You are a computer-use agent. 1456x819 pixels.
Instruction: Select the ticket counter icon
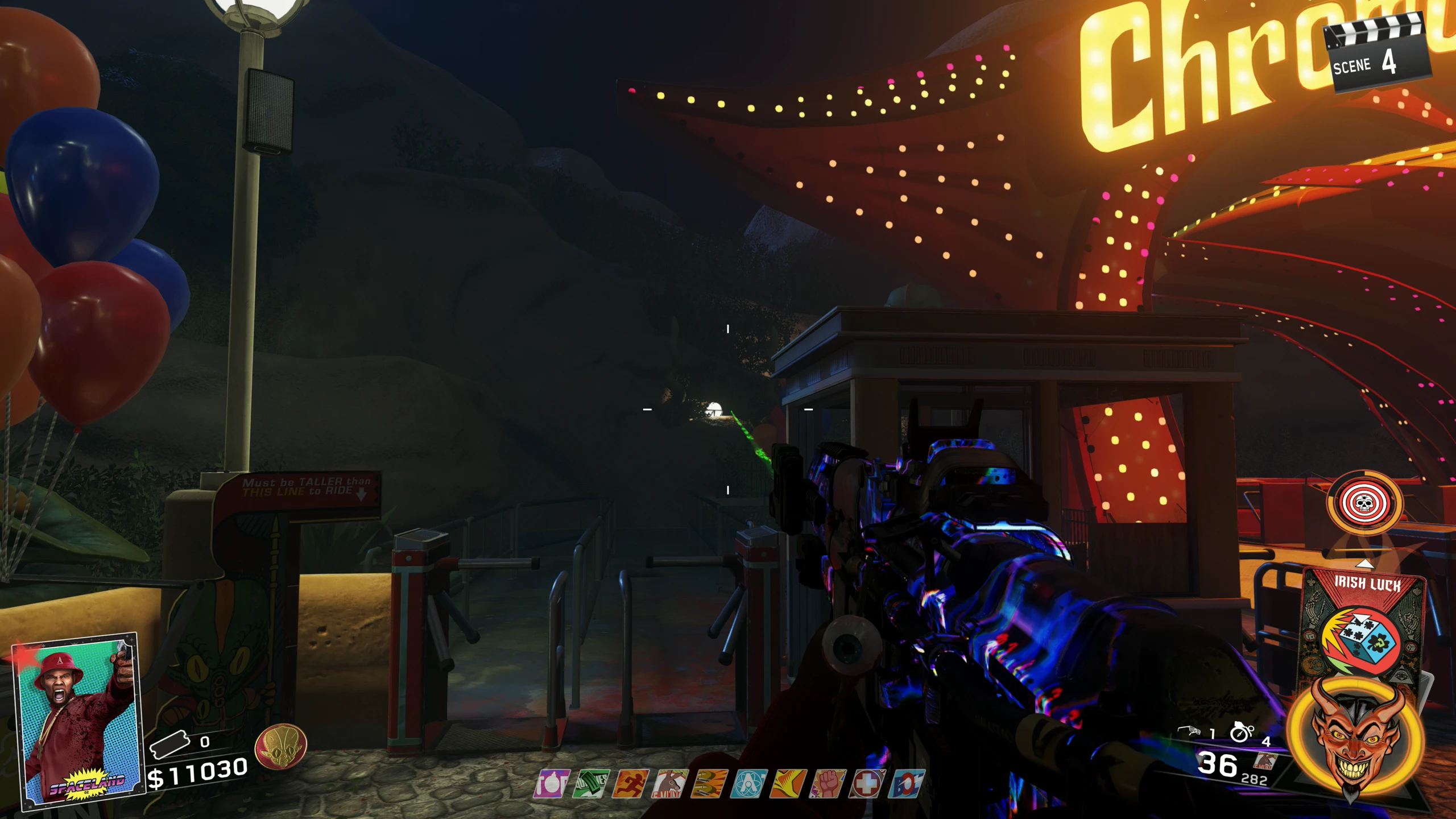point(169,744)
